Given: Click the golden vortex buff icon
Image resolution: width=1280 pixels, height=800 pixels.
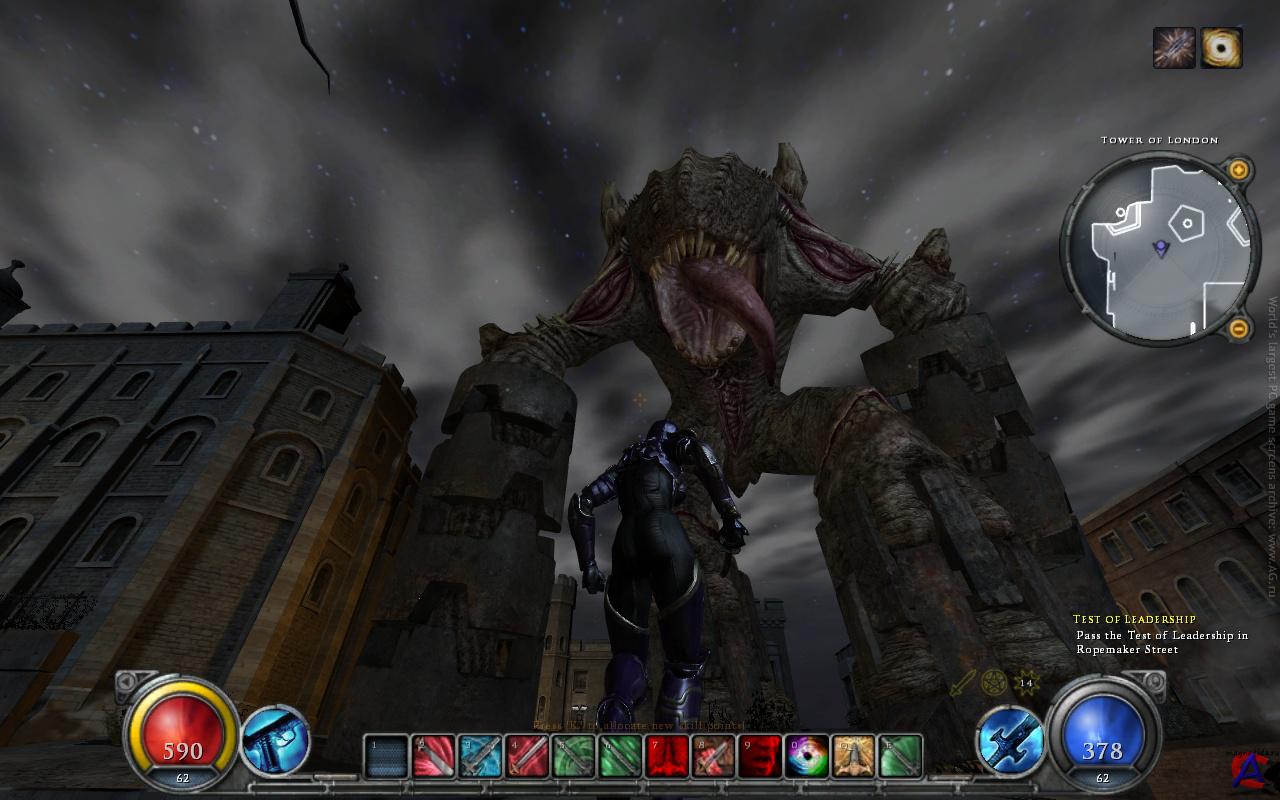Looking at the screenshot, I should [x=1221, y=48].
